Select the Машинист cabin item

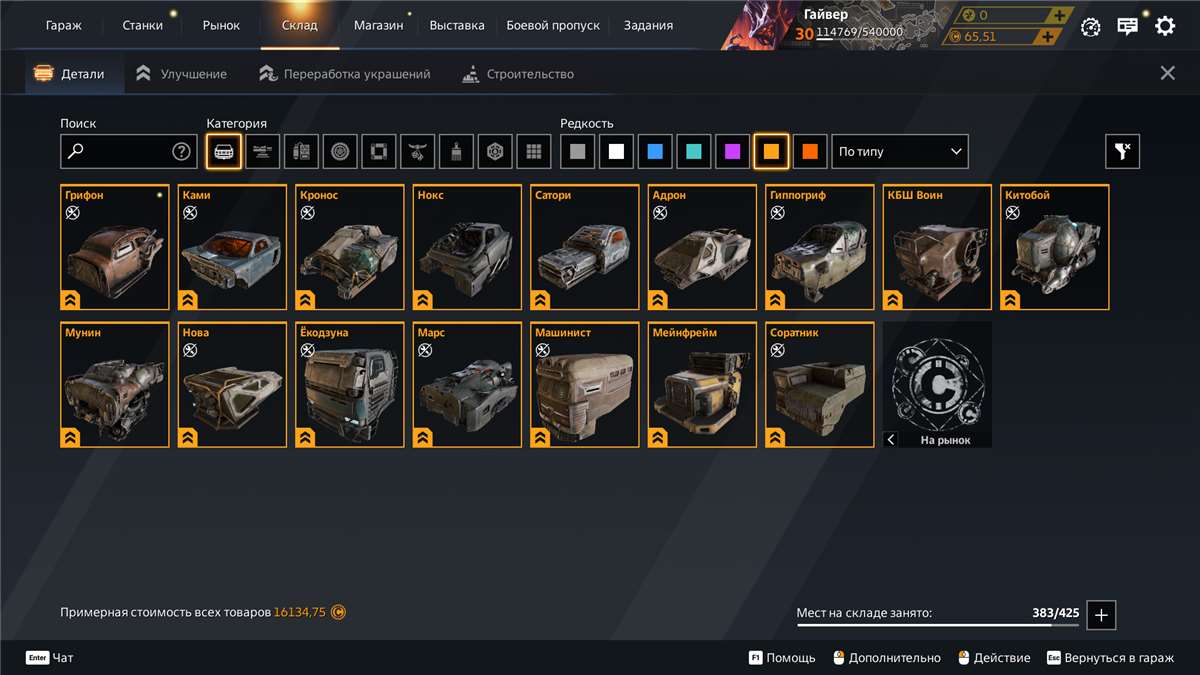click(x=585, y=385)
